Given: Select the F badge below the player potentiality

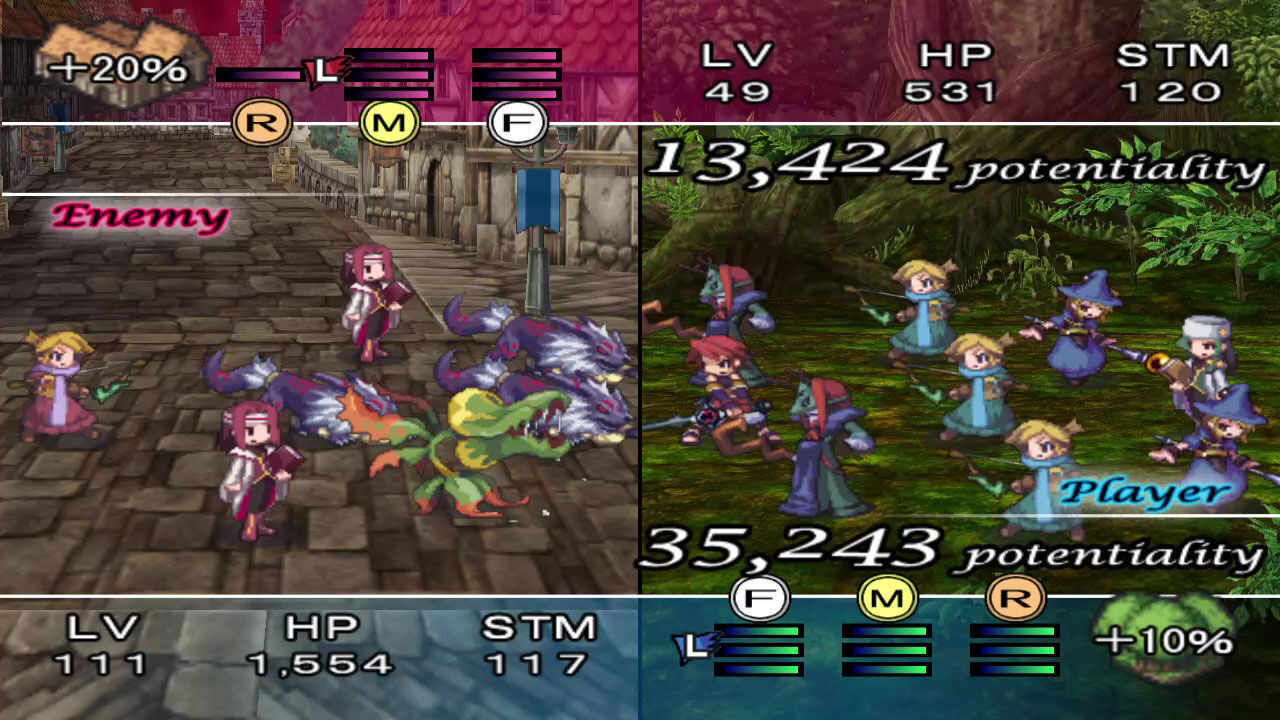Looking at the screenshot, I should click(759, 597).
